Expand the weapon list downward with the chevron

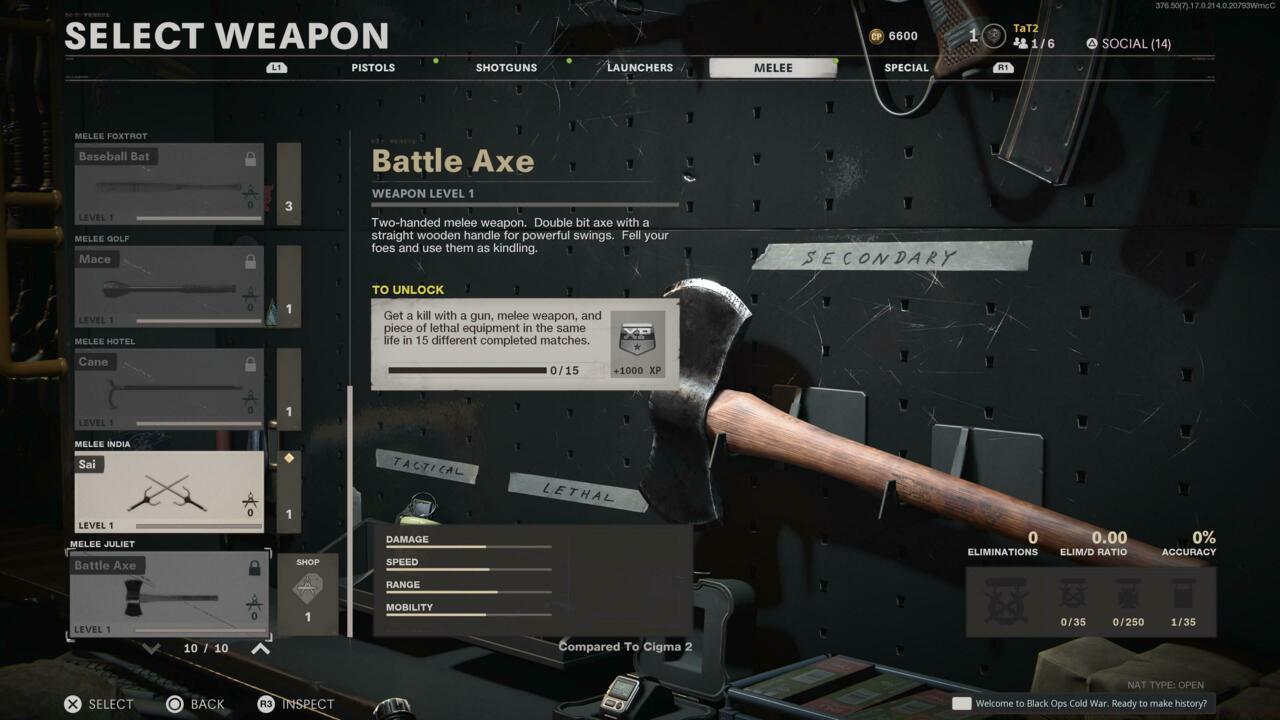coord(150,647)
